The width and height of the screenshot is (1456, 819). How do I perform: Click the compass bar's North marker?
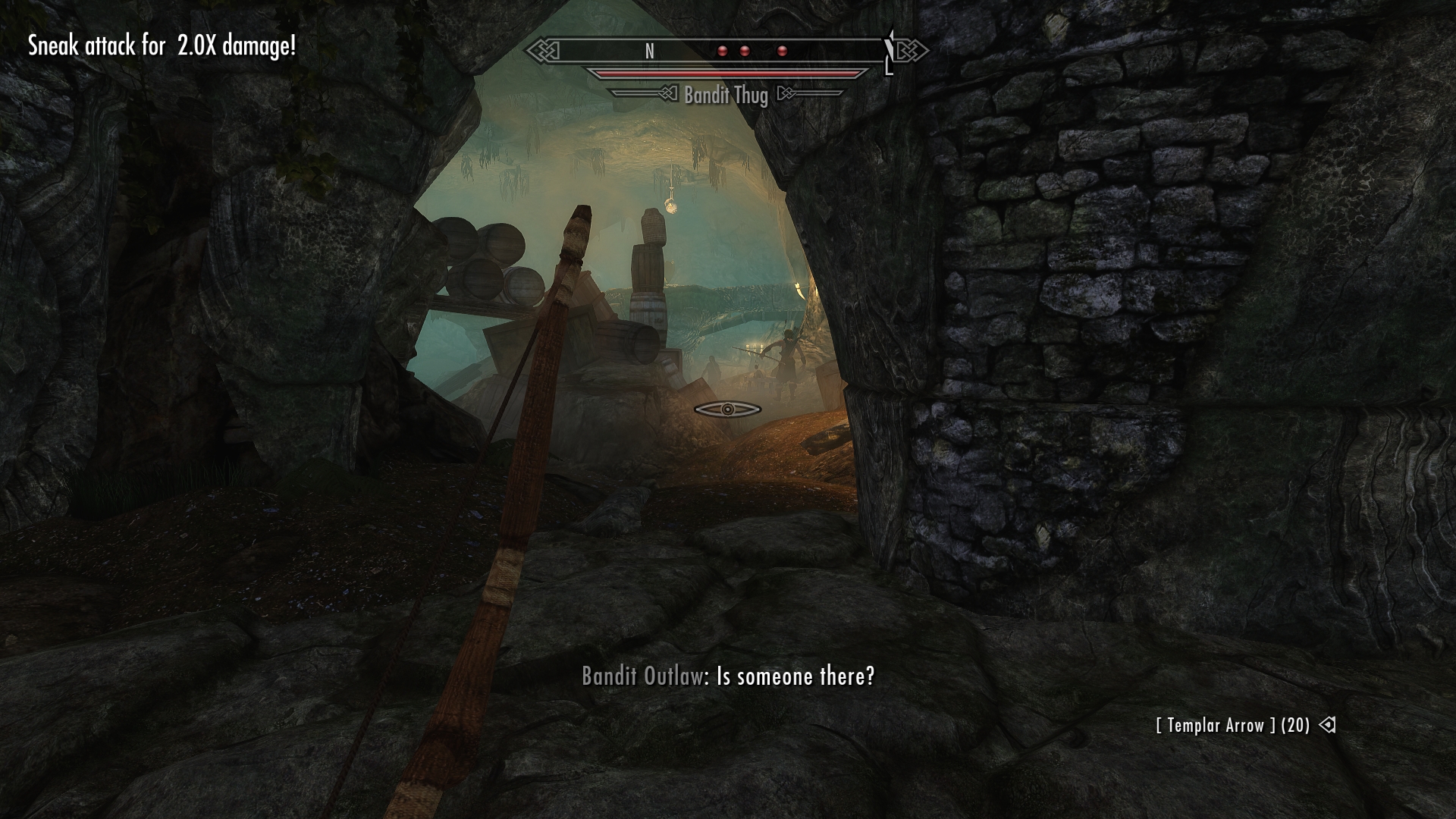(x=649, y=51)
